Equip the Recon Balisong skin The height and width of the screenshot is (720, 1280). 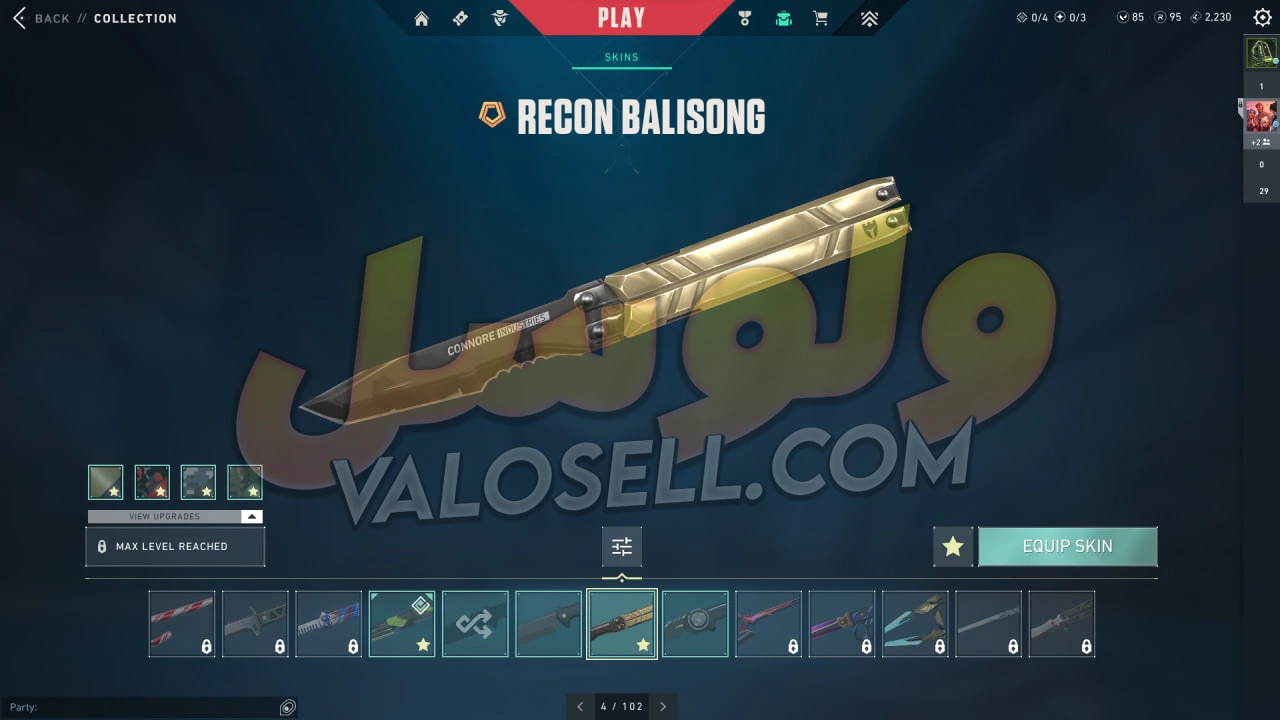tap(1067, 547)
